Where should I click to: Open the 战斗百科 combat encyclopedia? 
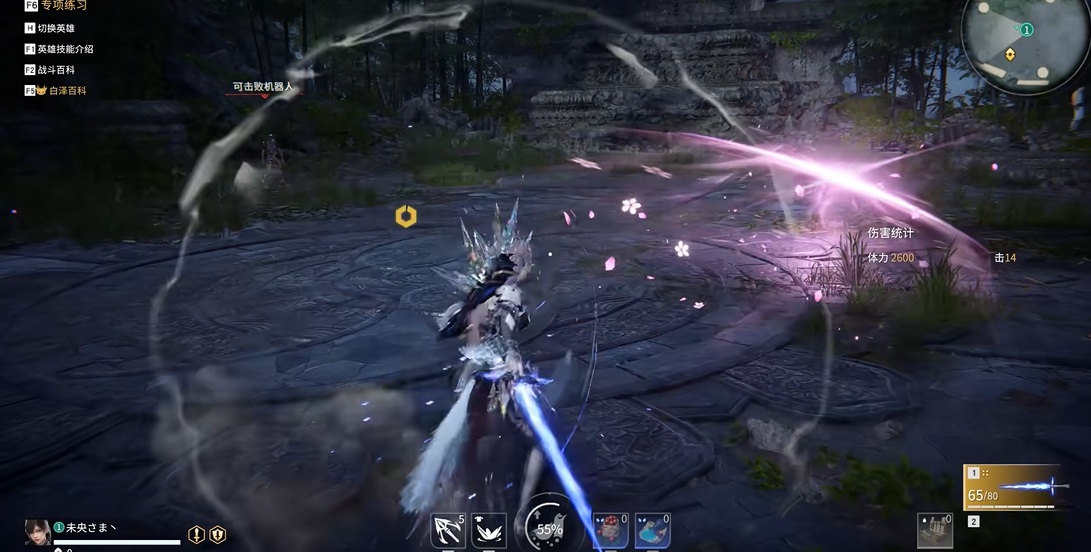click(55, 70)
